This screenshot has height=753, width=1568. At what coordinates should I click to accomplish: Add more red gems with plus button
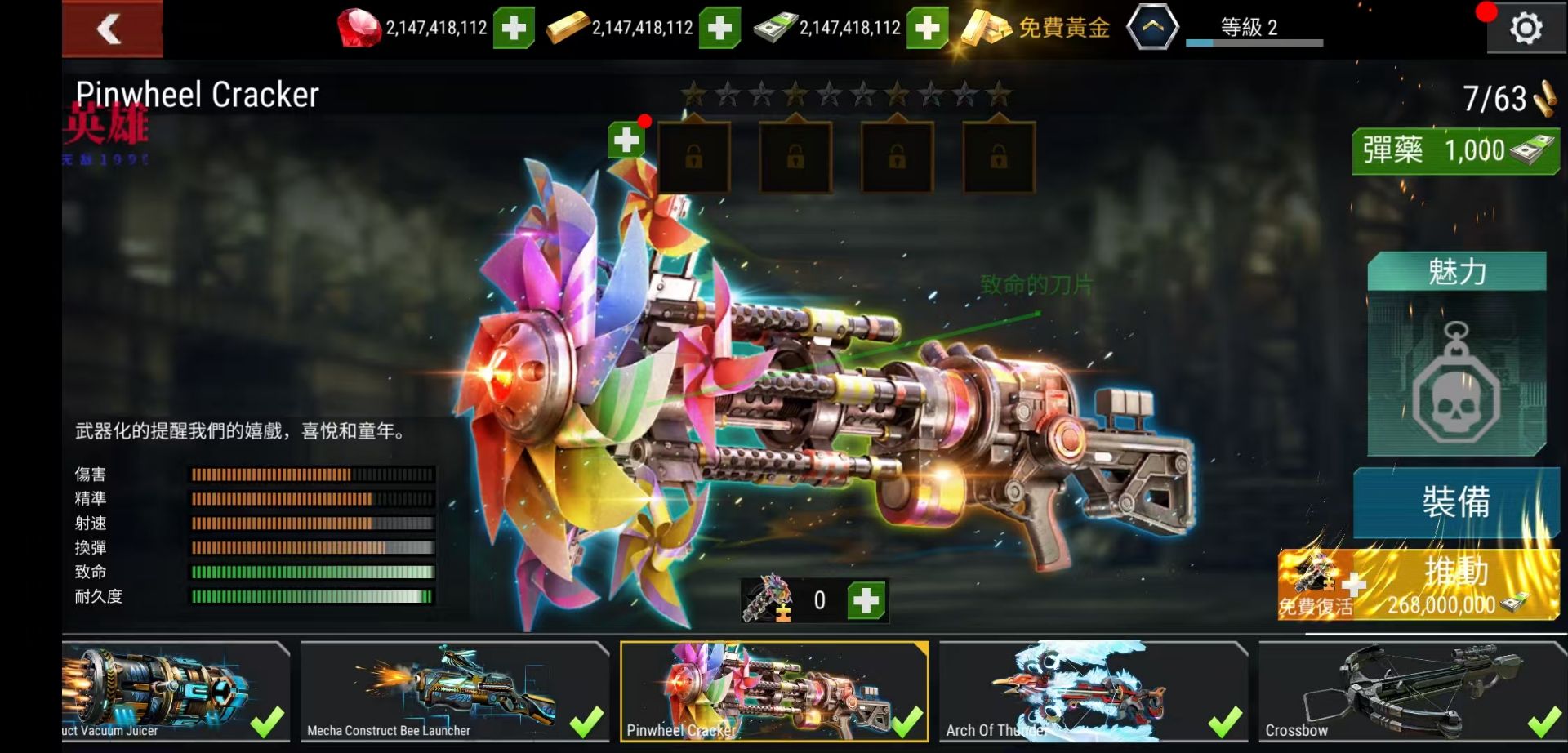514,29
